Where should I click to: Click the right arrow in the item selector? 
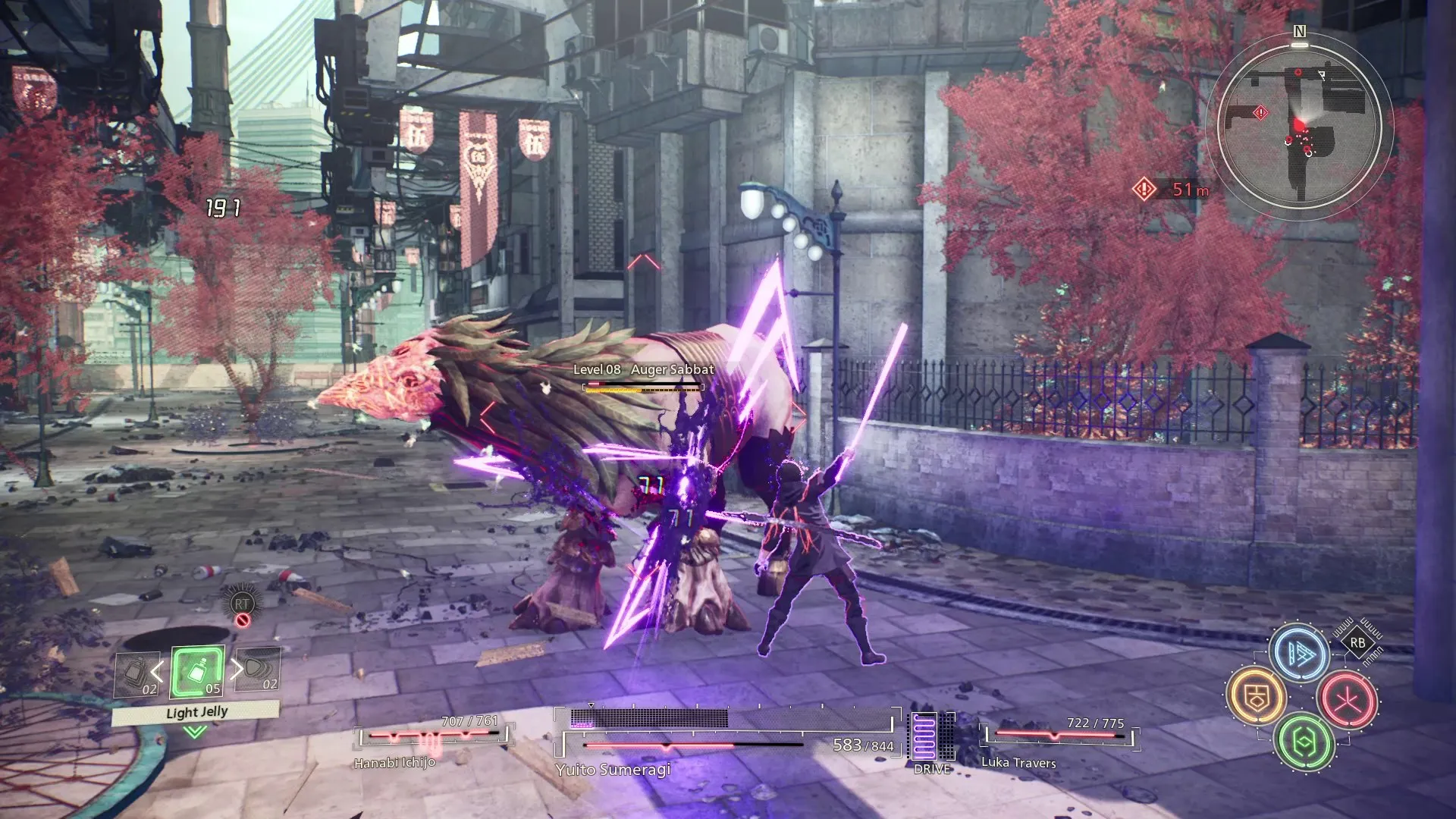coord(237,668)
